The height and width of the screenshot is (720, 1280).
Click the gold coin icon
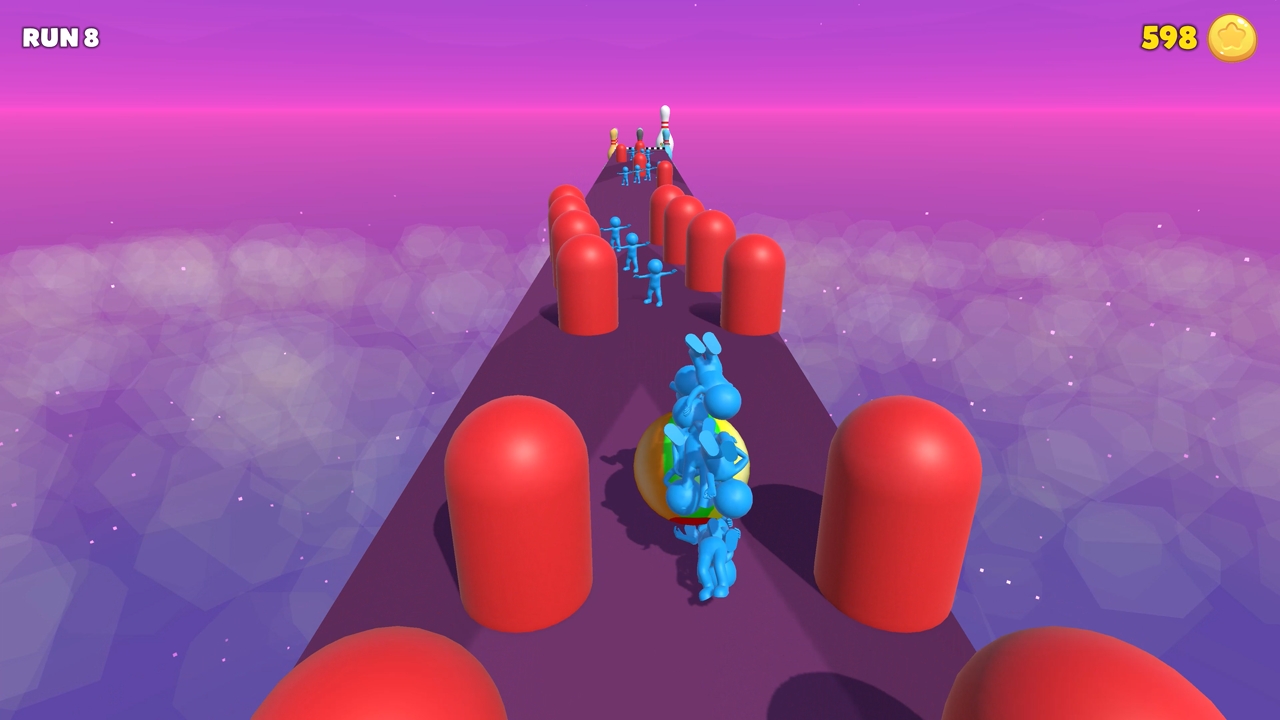coord(1231,38)
